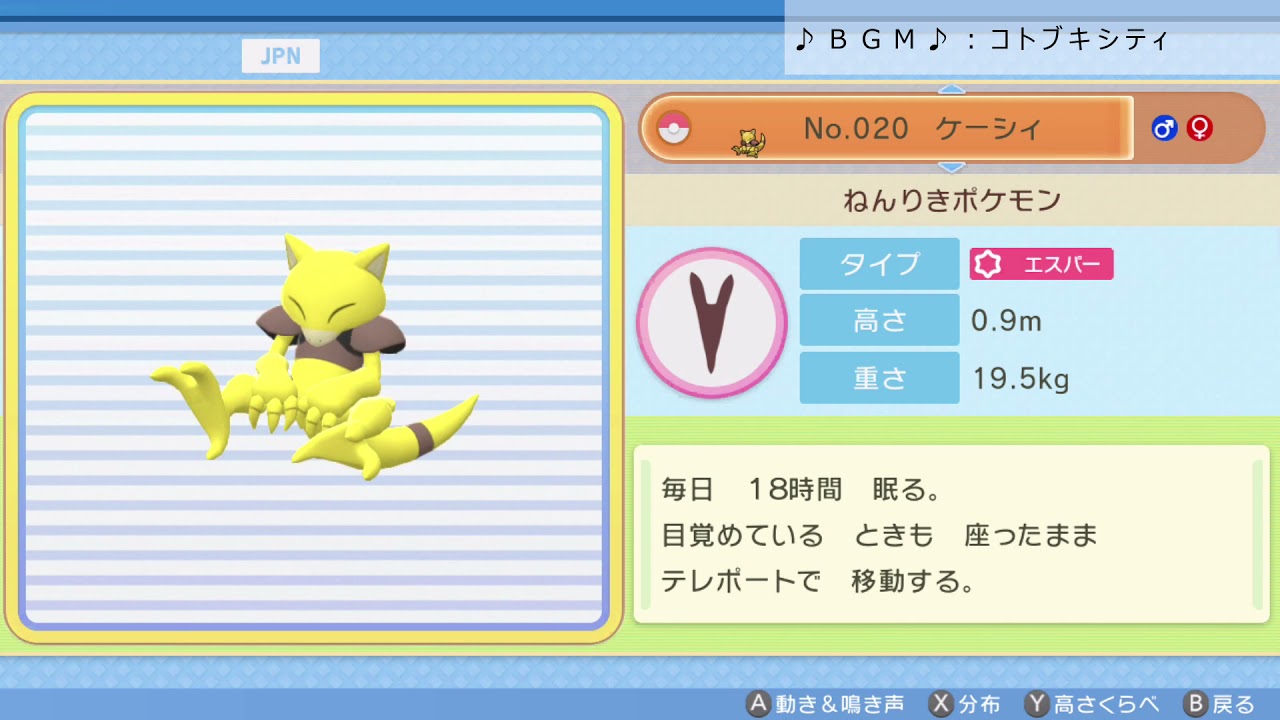Click the music note icon next to BGM

pos(806,39)
